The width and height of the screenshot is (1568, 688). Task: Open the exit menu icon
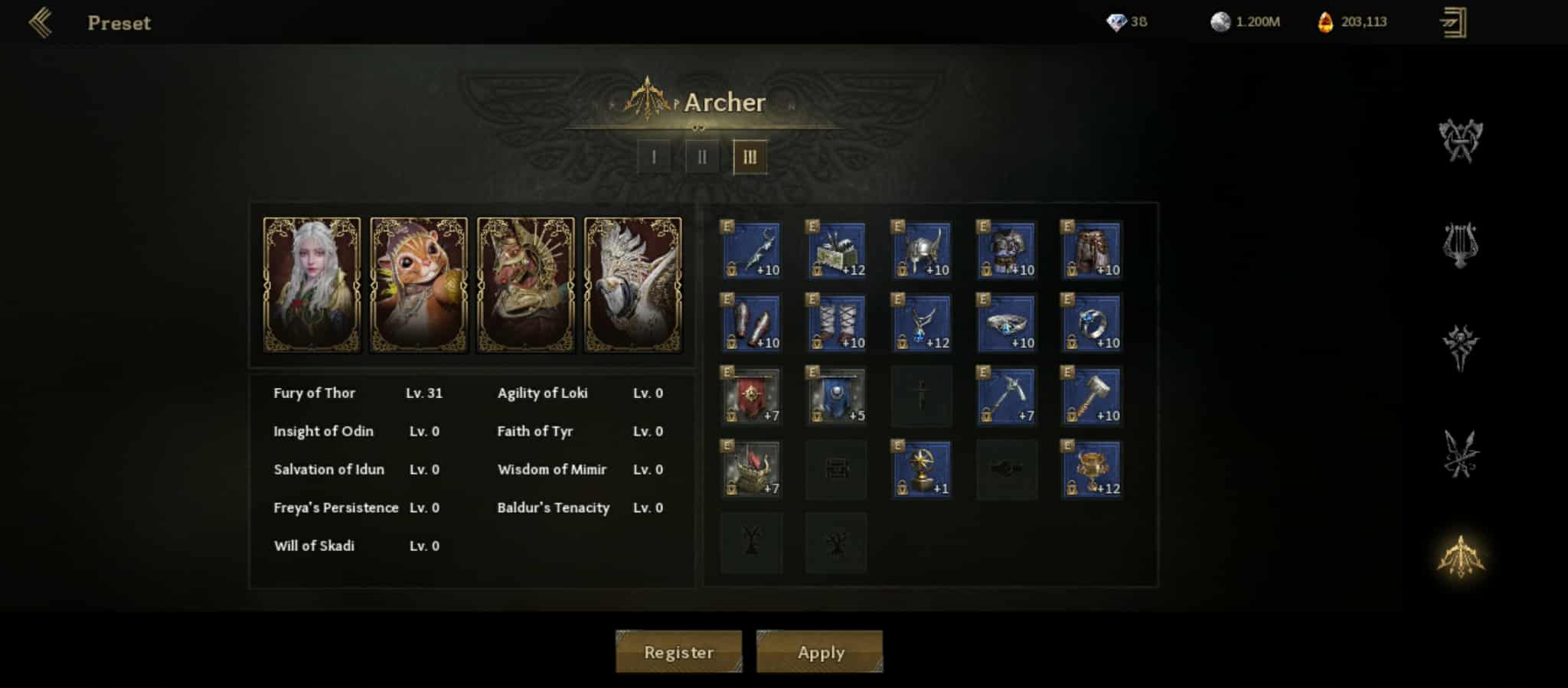(1453, 22)
